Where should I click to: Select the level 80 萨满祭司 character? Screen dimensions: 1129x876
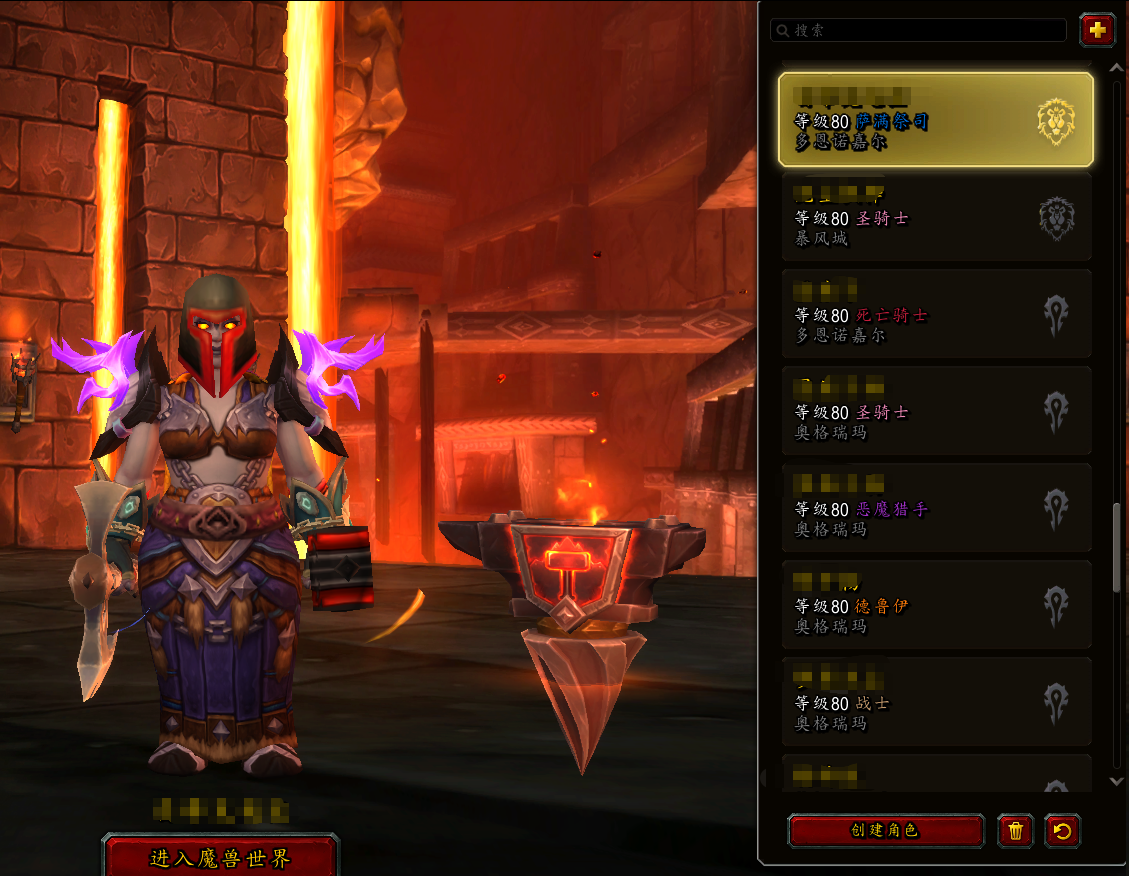[935, 119]
